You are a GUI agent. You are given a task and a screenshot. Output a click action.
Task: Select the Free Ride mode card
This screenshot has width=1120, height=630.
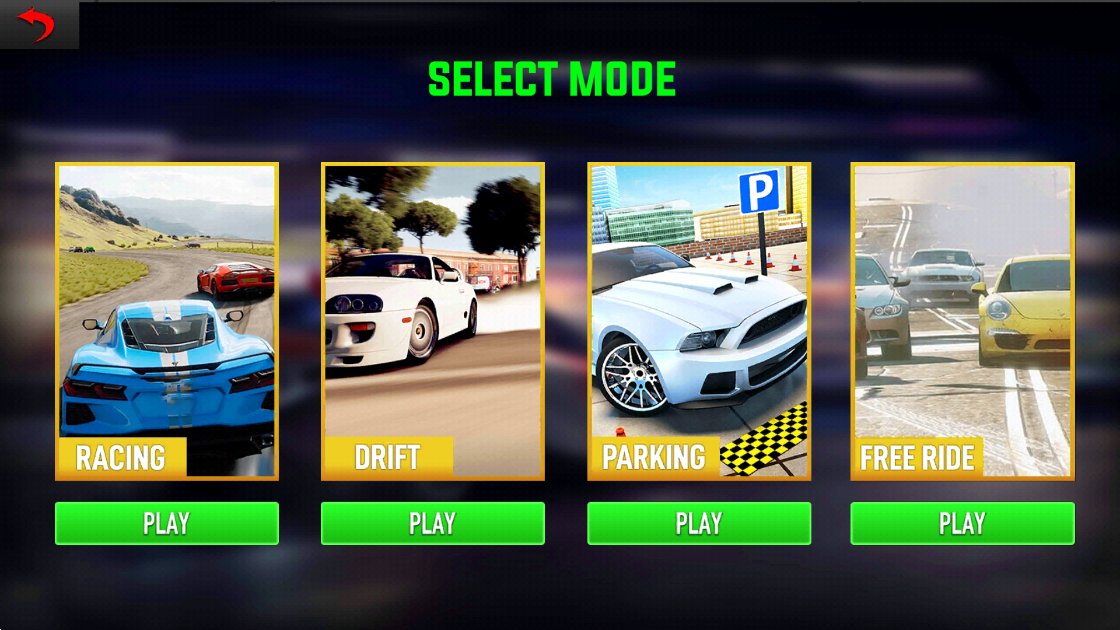[x=962, y=321]
